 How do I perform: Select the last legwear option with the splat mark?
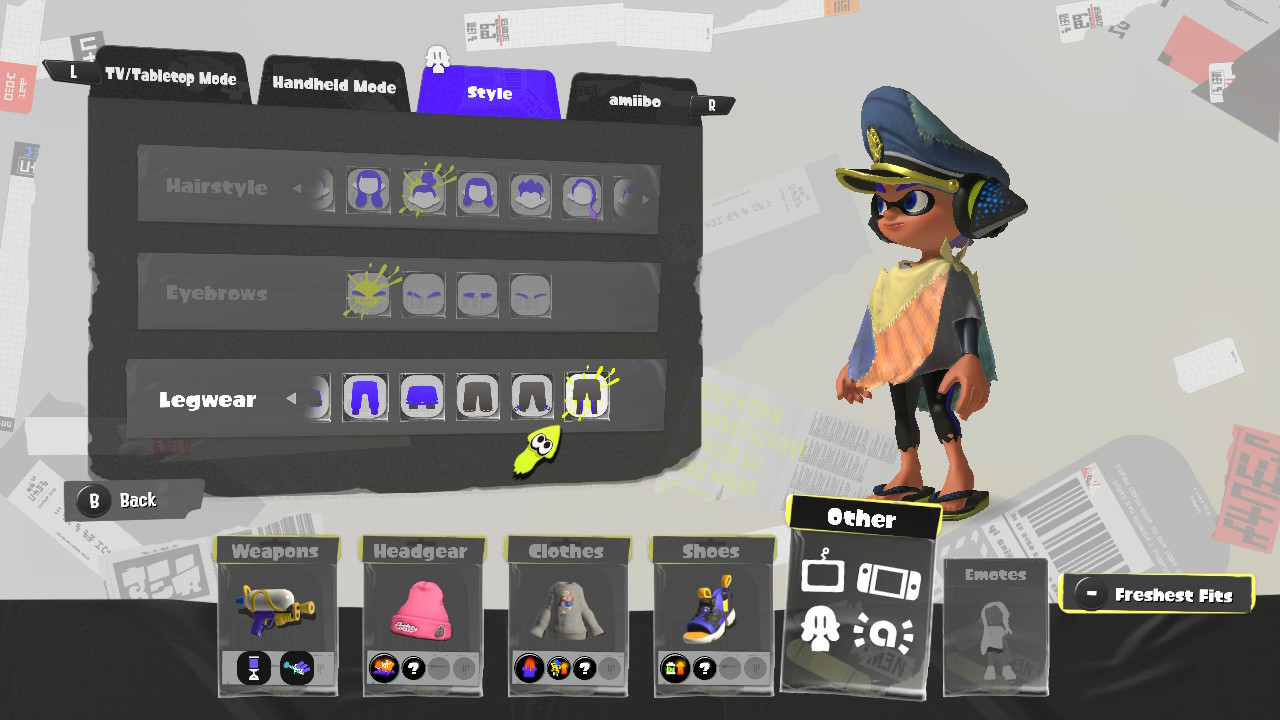pyautogui.click(x=587, y=398)
